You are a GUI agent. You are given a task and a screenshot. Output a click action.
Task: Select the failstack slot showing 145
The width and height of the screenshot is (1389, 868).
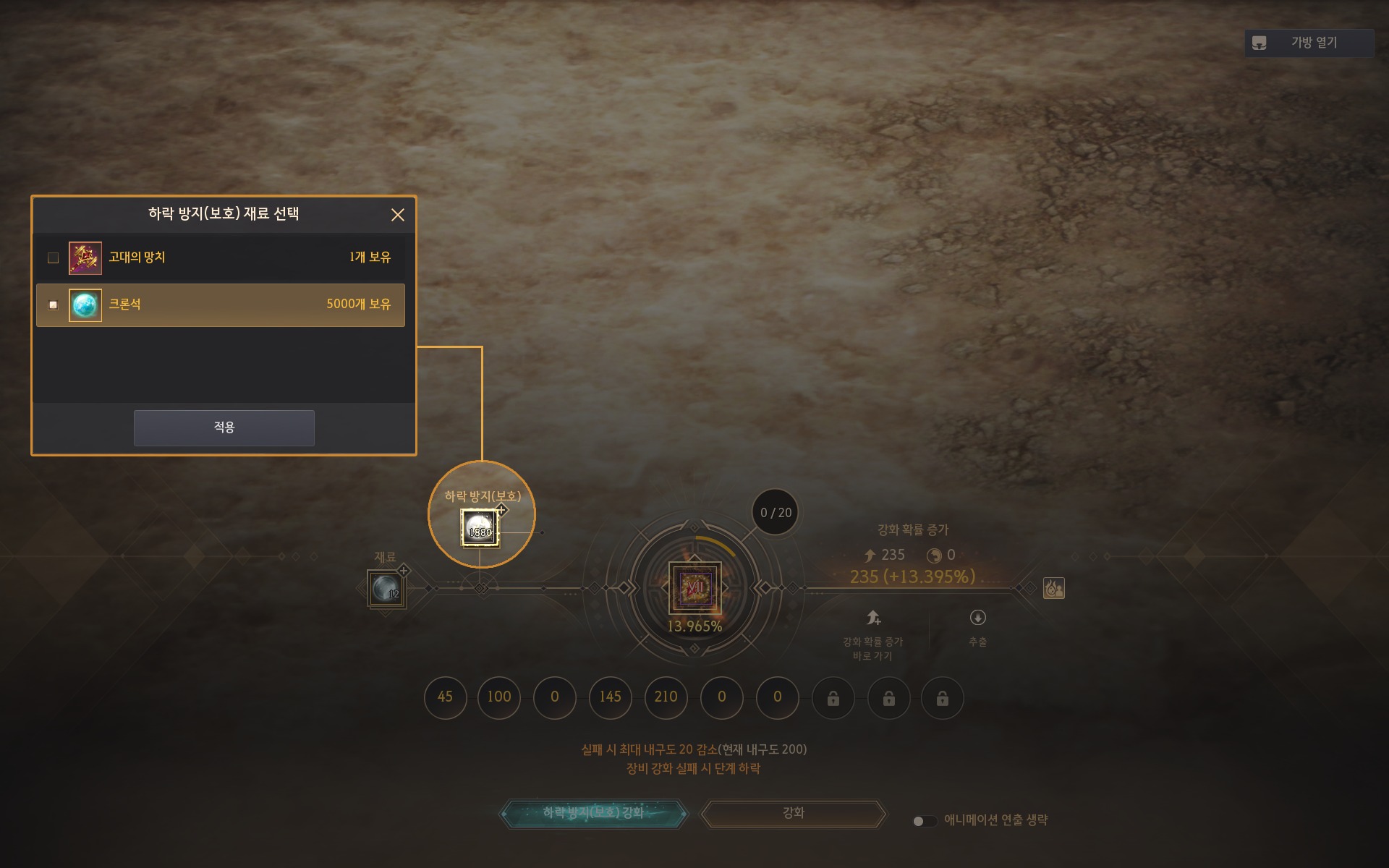click(610, 697)
